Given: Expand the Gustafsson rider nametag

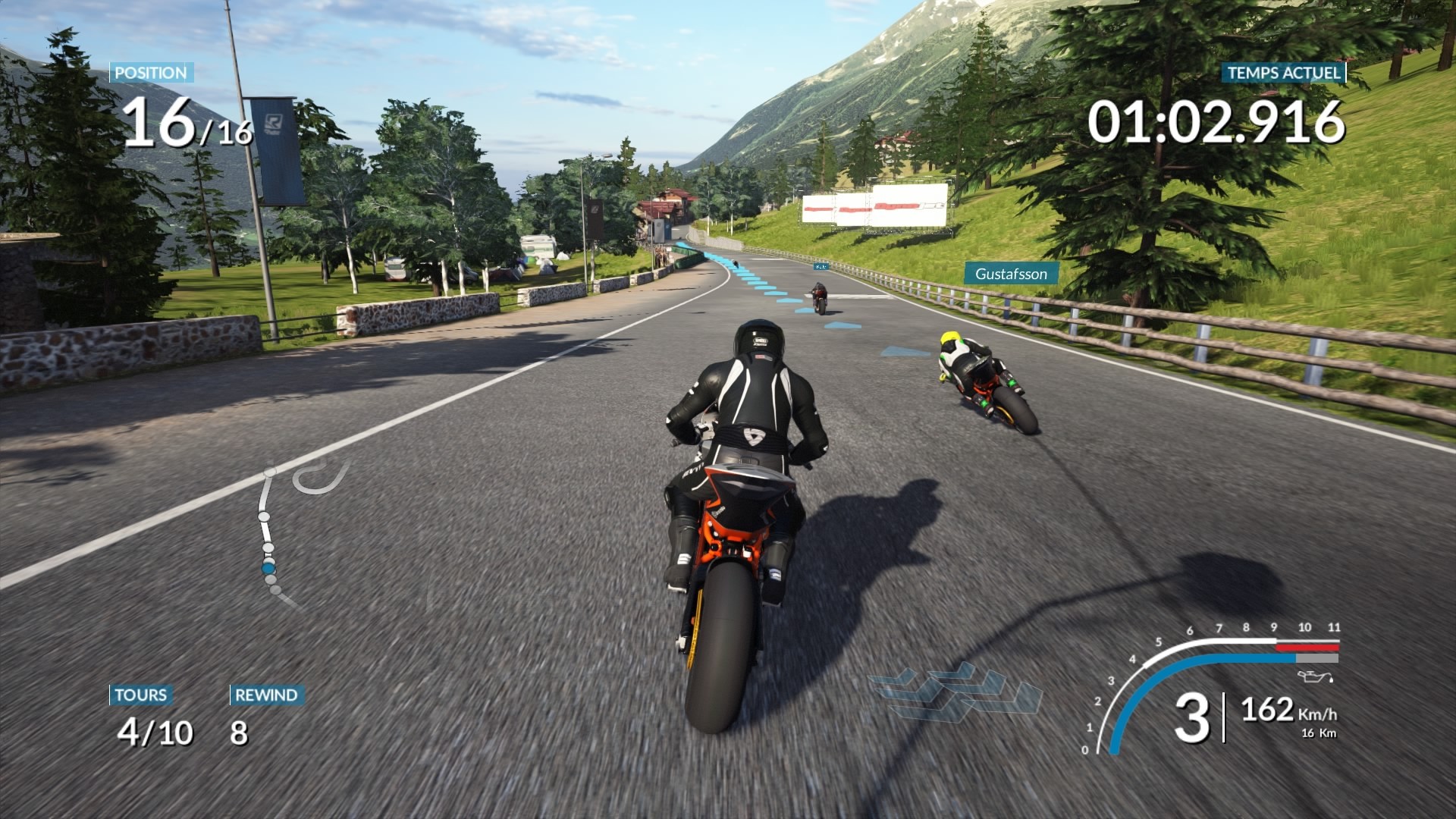Looking at the screenshot, I should (x=1011, y=275).
